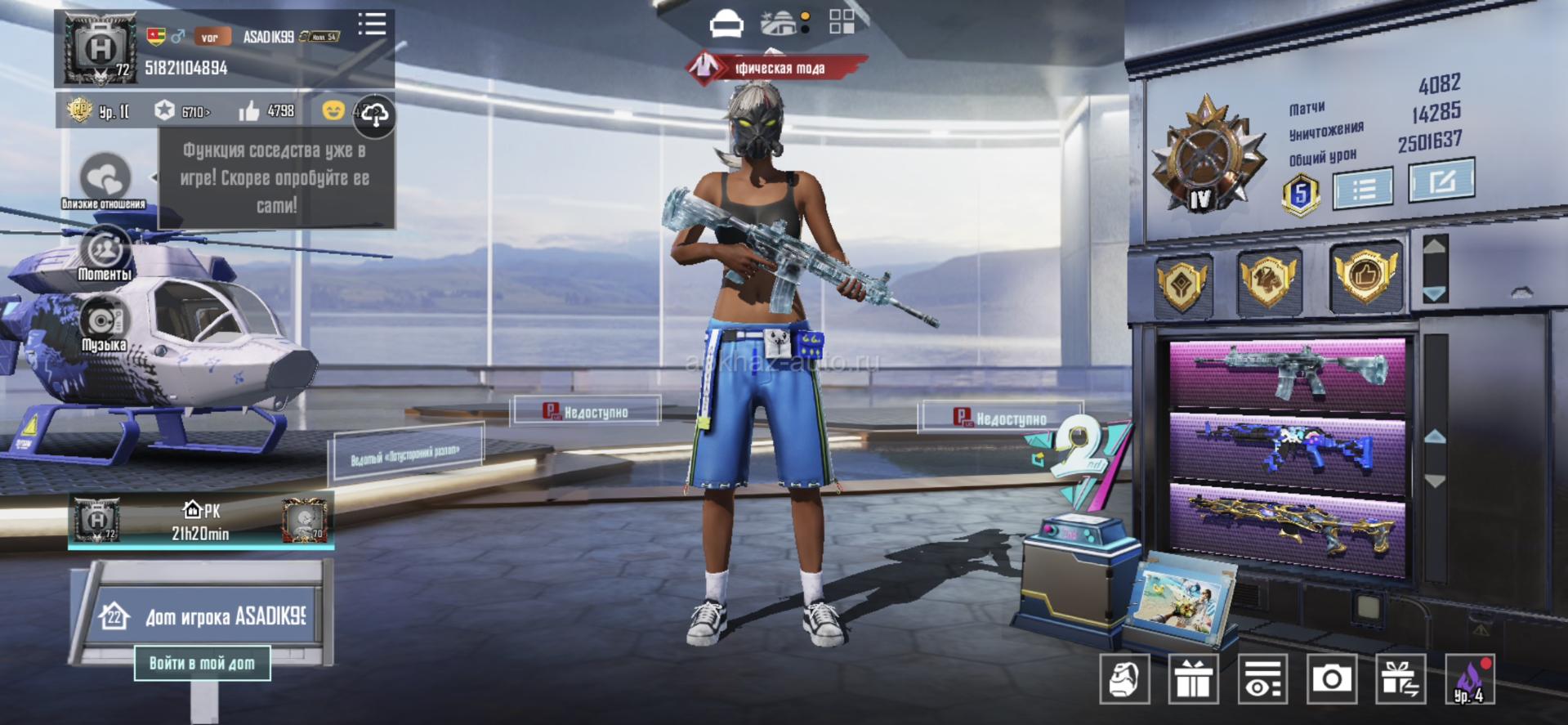
Task: Click the purple flame Ур. 4 icon
Action: pos(1469,680)
